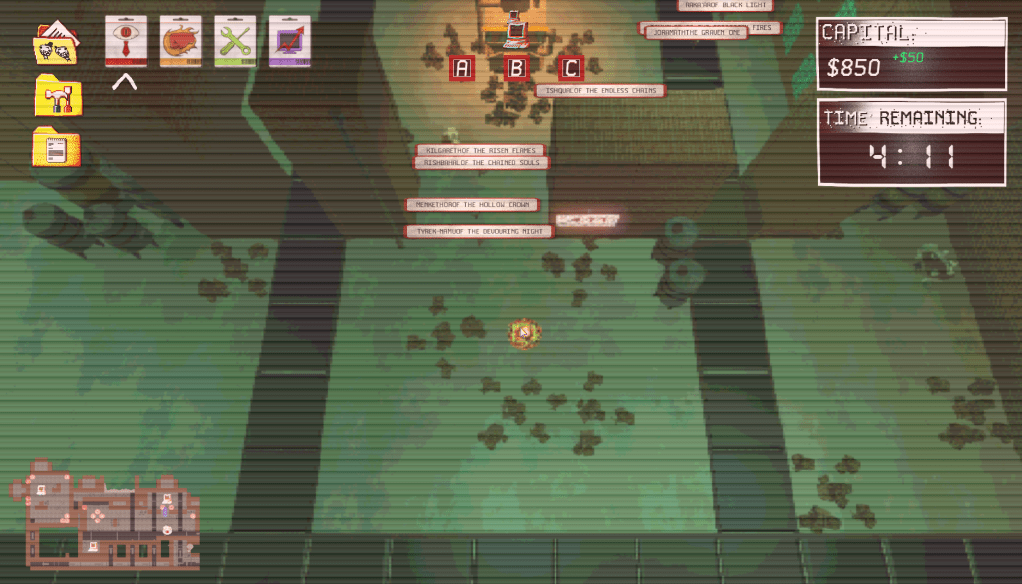
Task: Select the Menkethor of the Hollow Crown nameplate
Action: 473,205
